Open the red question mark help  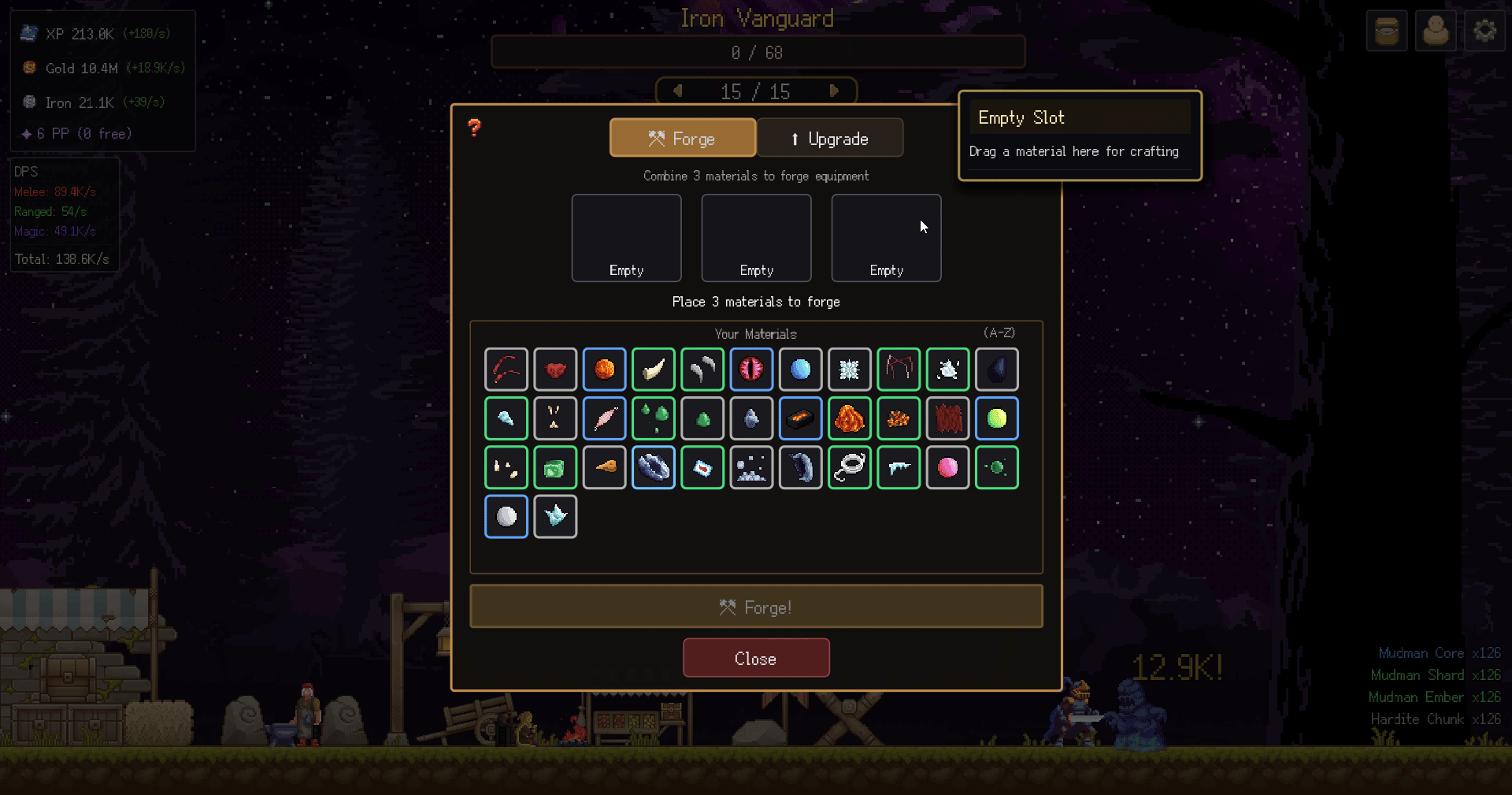point(474,128)
